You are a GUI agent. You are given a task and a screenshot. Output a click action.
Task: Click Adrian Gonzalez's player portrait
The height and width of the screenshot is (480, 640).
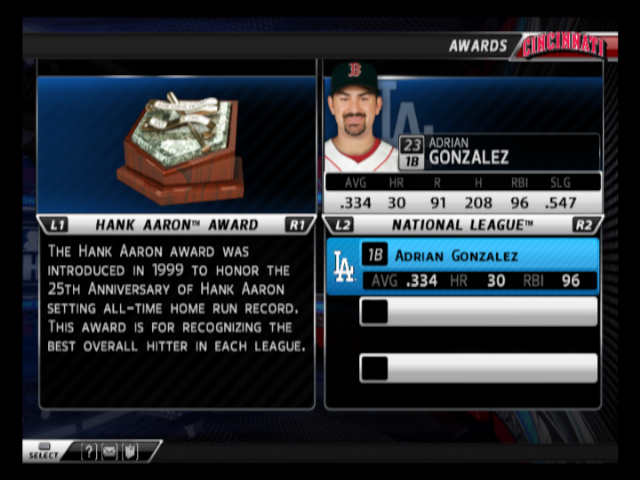(357, 117)
